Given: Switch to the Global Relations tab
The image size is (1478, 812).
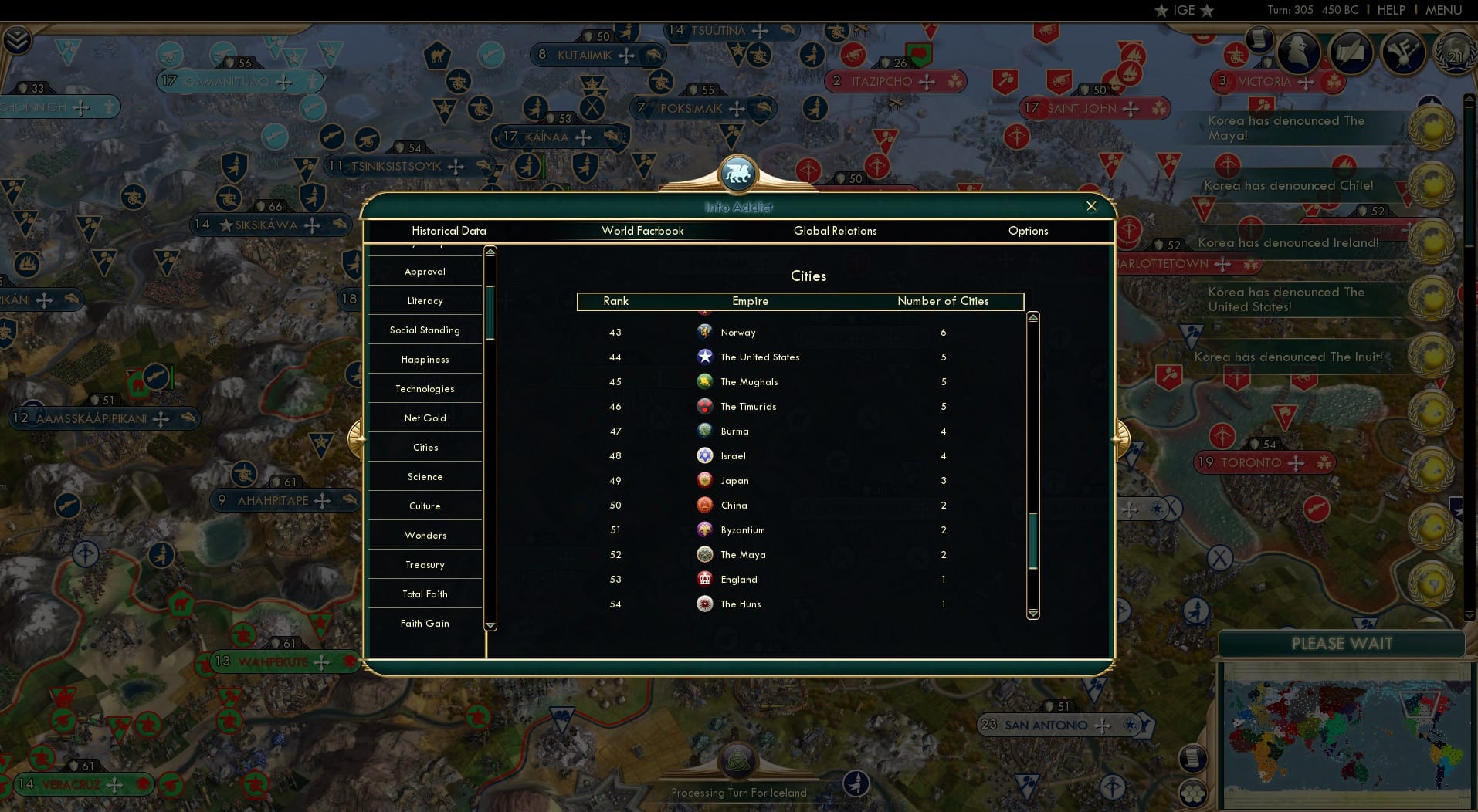Looking at the screenshot, I should pyautogui.click(x=836, y=231).
